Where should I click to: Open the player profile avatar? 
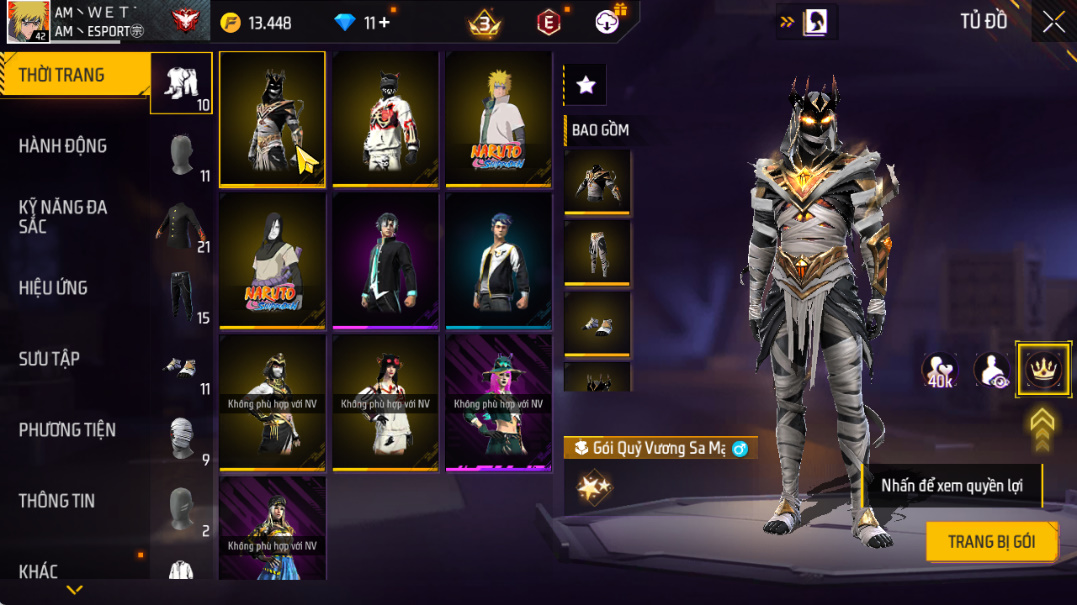point(28,22)
